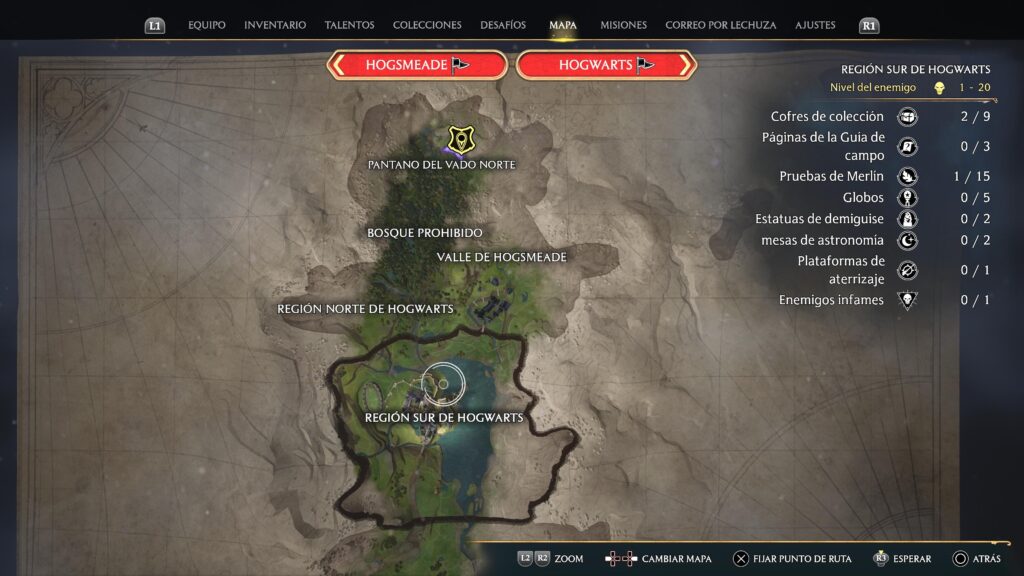Choose the Hogwarts map button
Screen dimensions: 1024x576
[x=606, y=65]
